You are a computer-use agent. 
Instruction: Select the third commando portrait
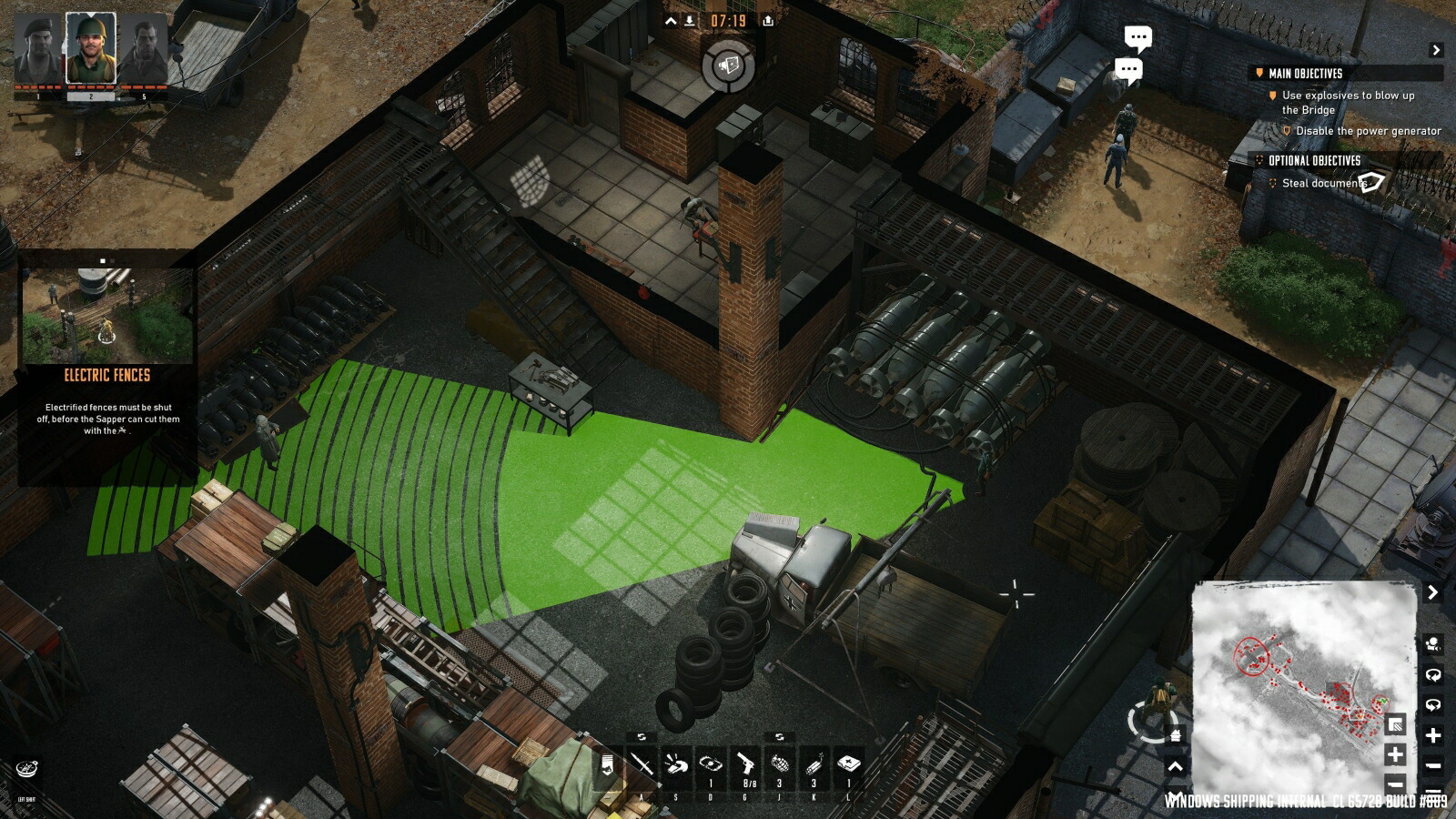[x=143, y=51]
